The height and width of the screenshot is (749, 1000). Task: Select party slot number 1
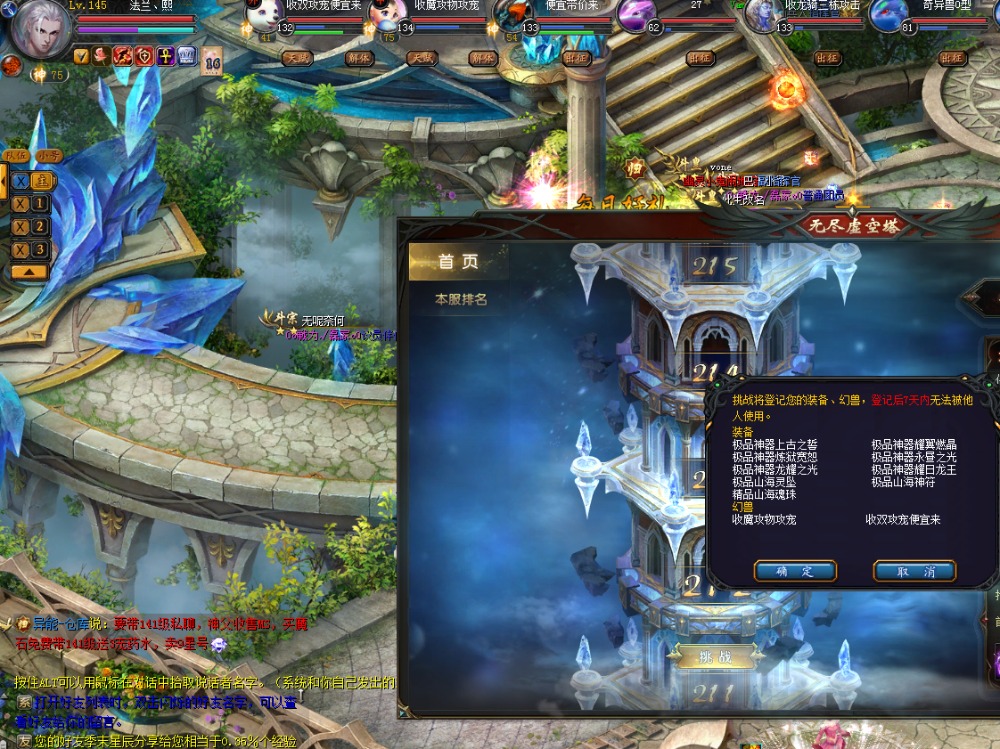(x=40, y=204)
